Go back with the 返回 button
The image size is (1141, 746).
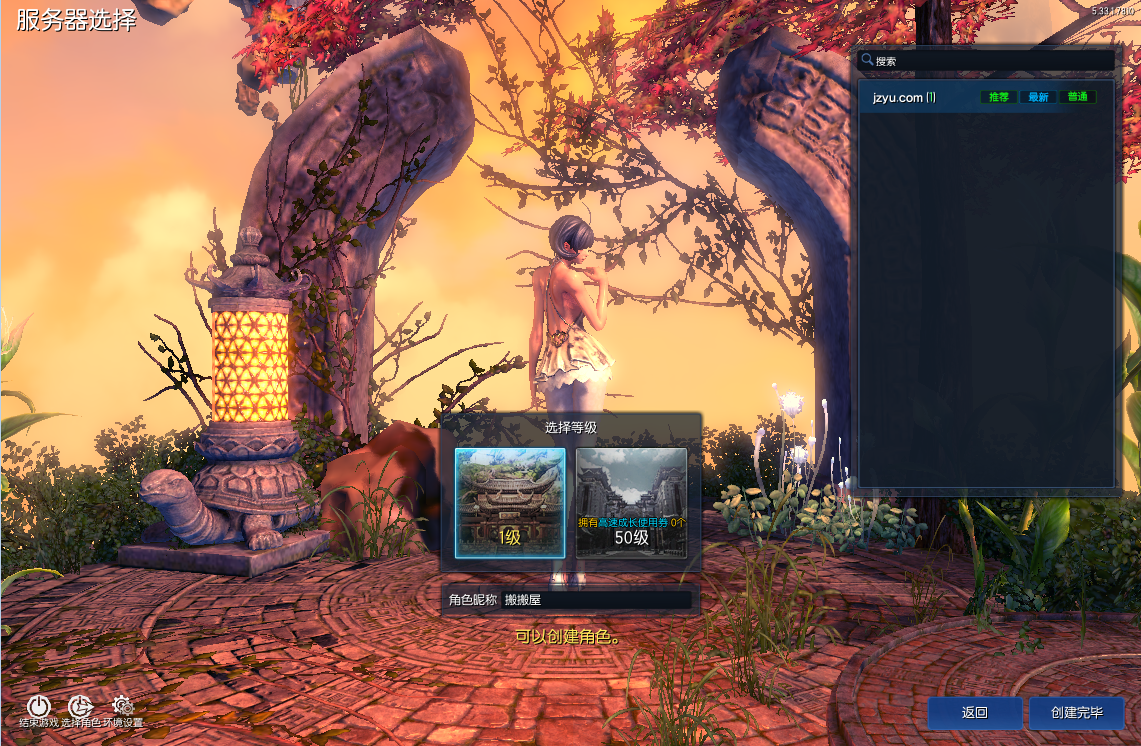pos(975,713)
